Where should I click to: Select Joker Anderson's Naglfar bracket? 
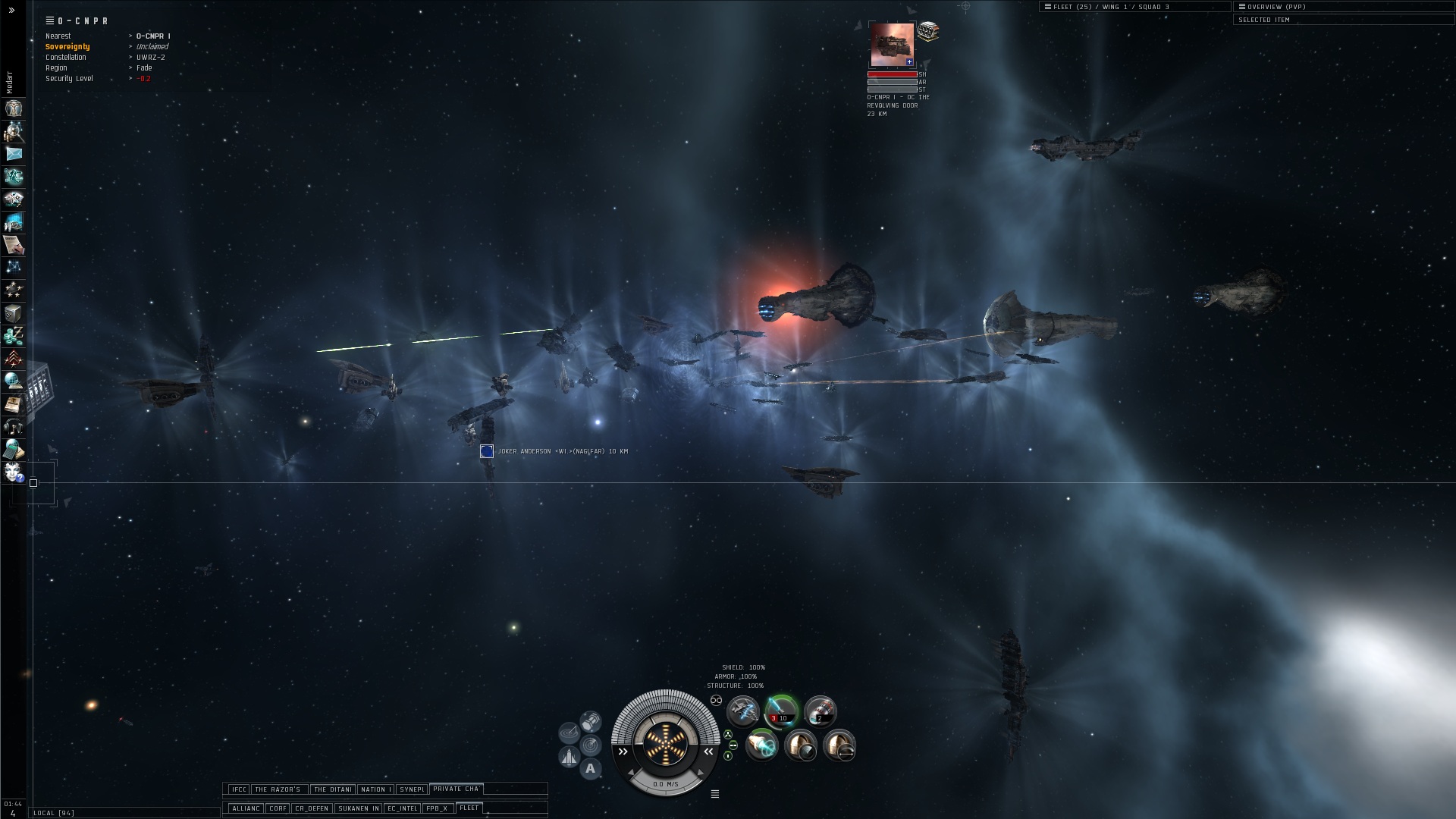[487, 451]
